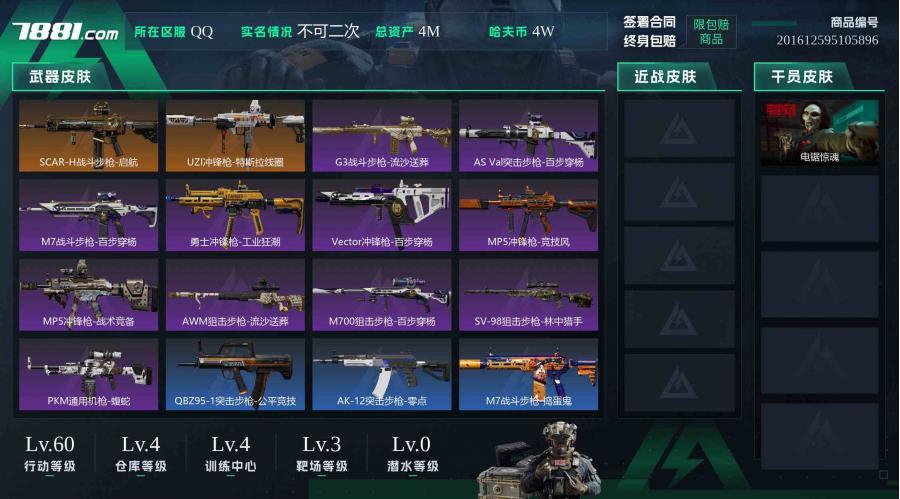Choose the UZI 特斯拉线圈 skin tile
This screenshot has width=900, height=499.
pyautogui.click(x=235, y=135)
